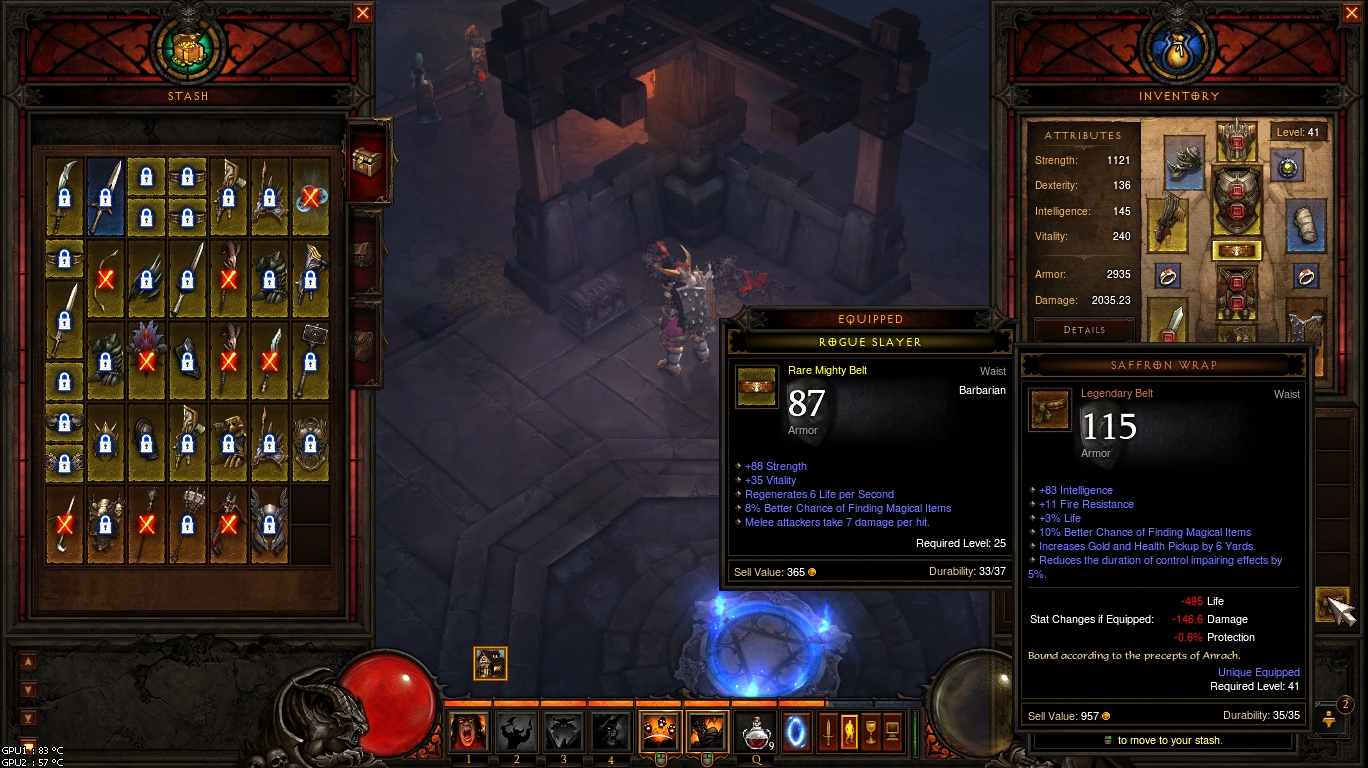Select the equipped shoulder armor slot
1368x768 pixels.
(1184, 164)
